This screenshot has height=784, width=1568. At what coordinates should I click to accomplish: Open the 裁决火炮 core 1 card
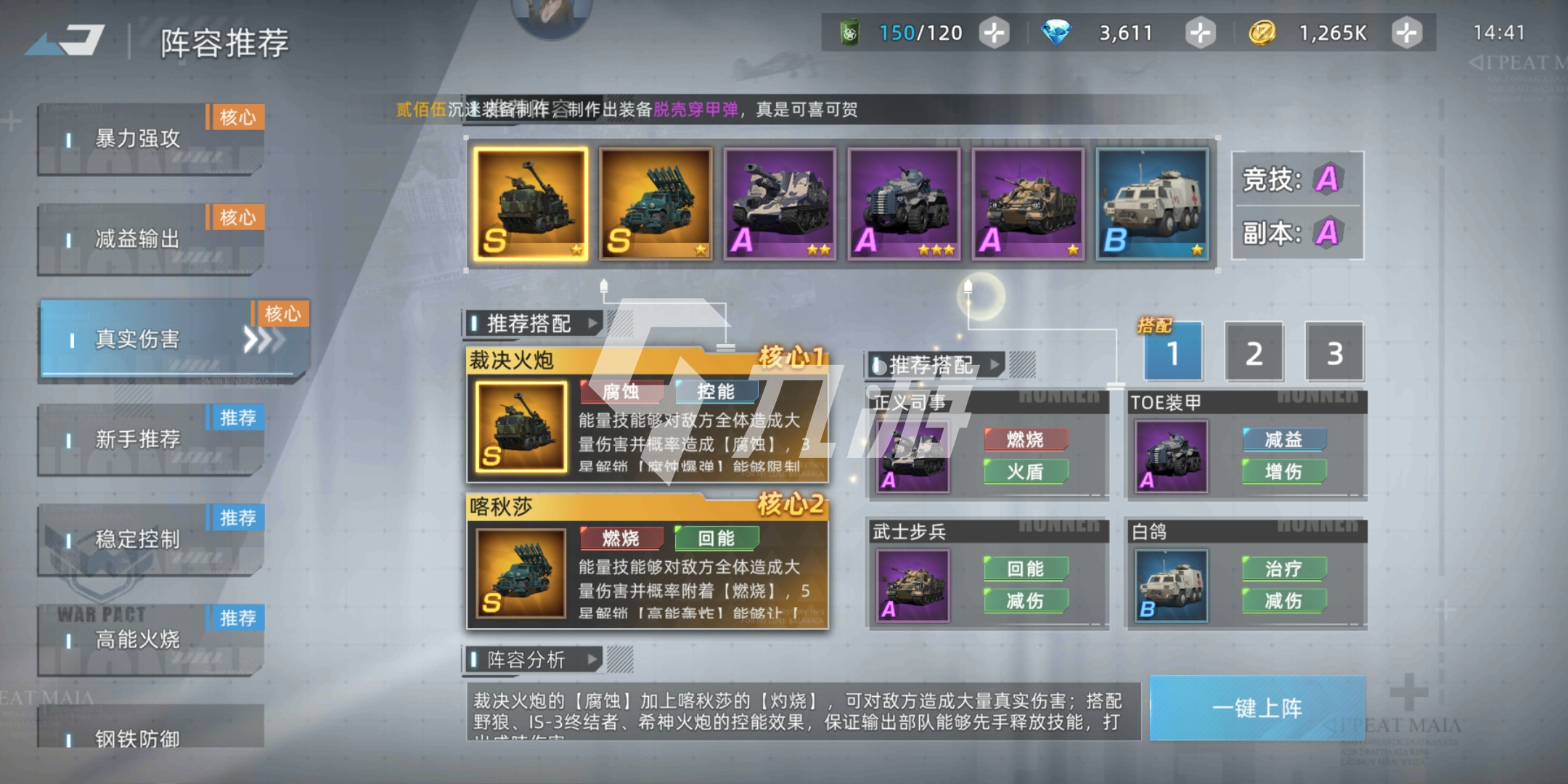(x=647, y=416)
